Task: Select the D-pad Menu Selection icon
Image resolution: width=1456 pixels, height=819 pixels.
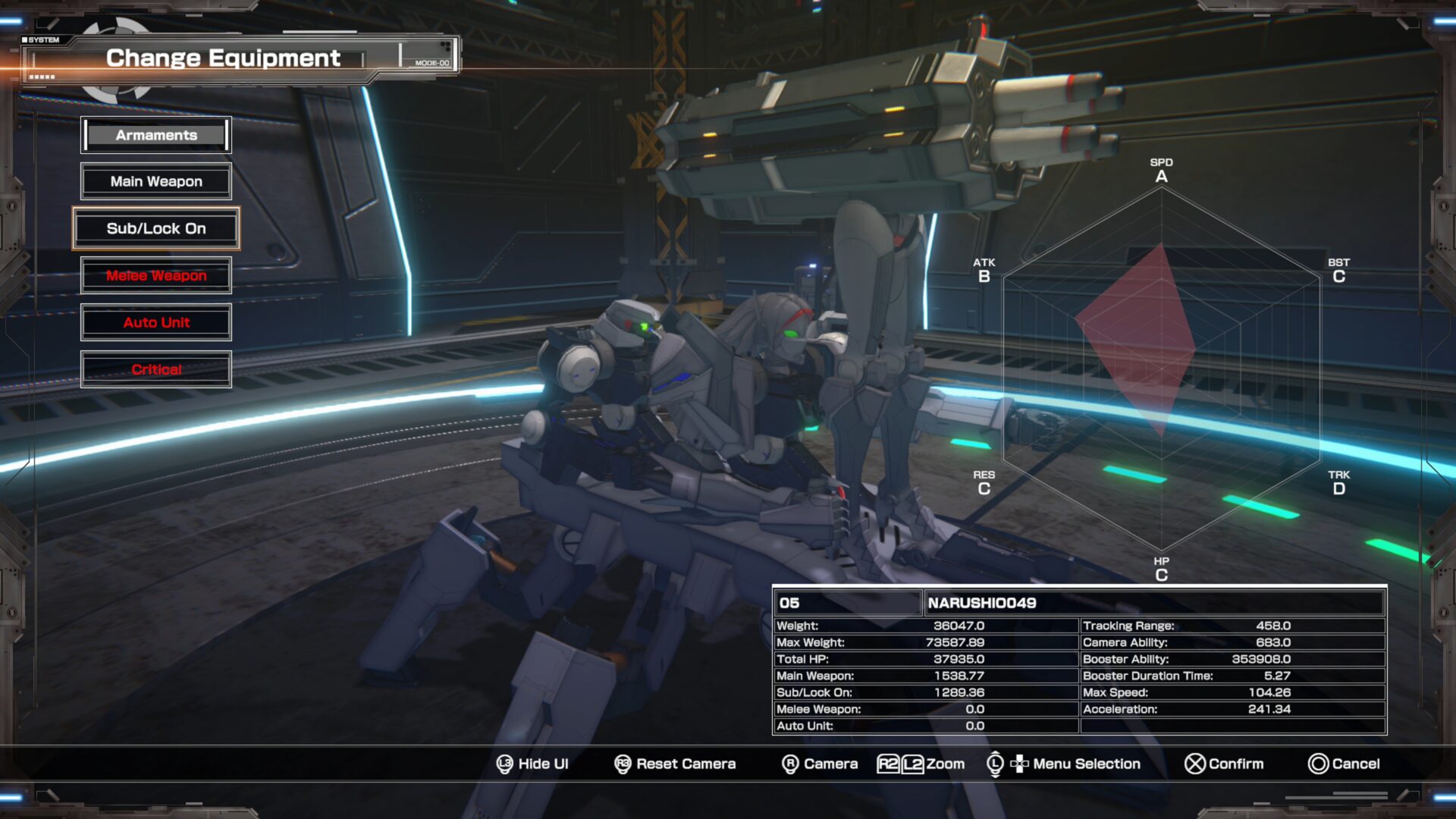Action: coord(1020,764)
